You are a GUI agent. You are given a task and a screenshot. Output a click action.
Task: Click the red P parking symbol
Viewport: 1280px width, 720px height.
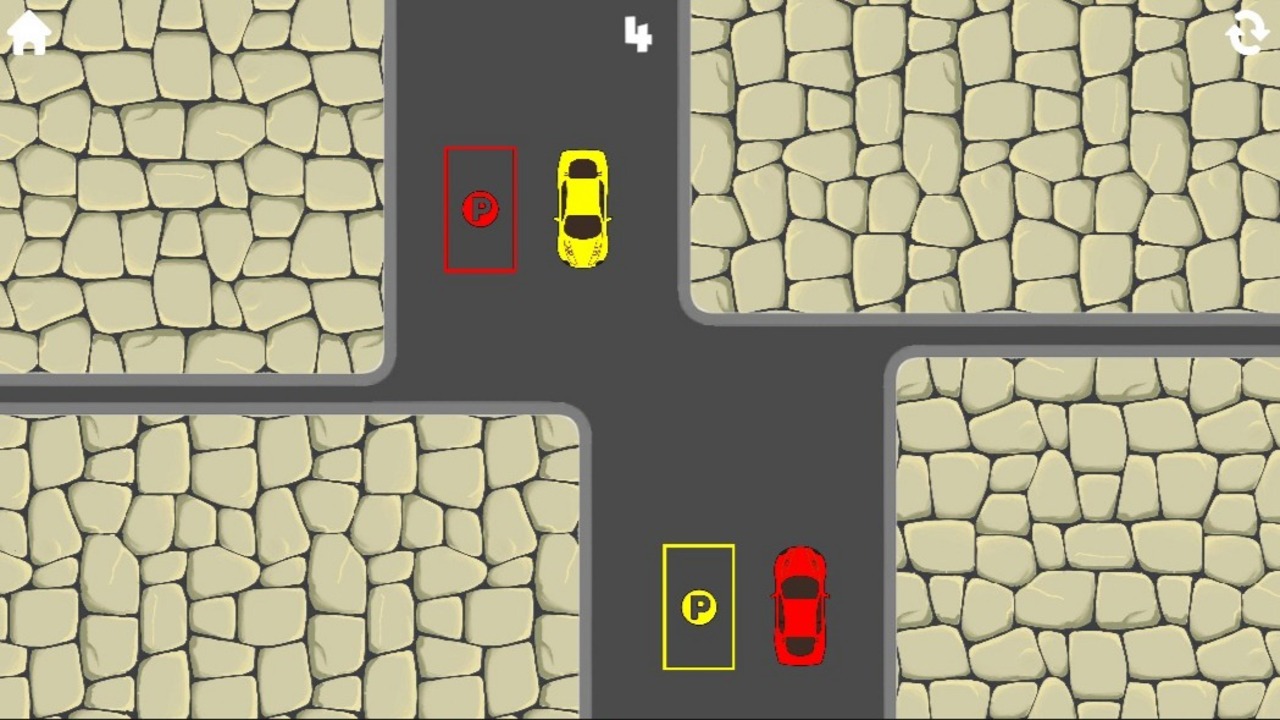tap(481, 210)
